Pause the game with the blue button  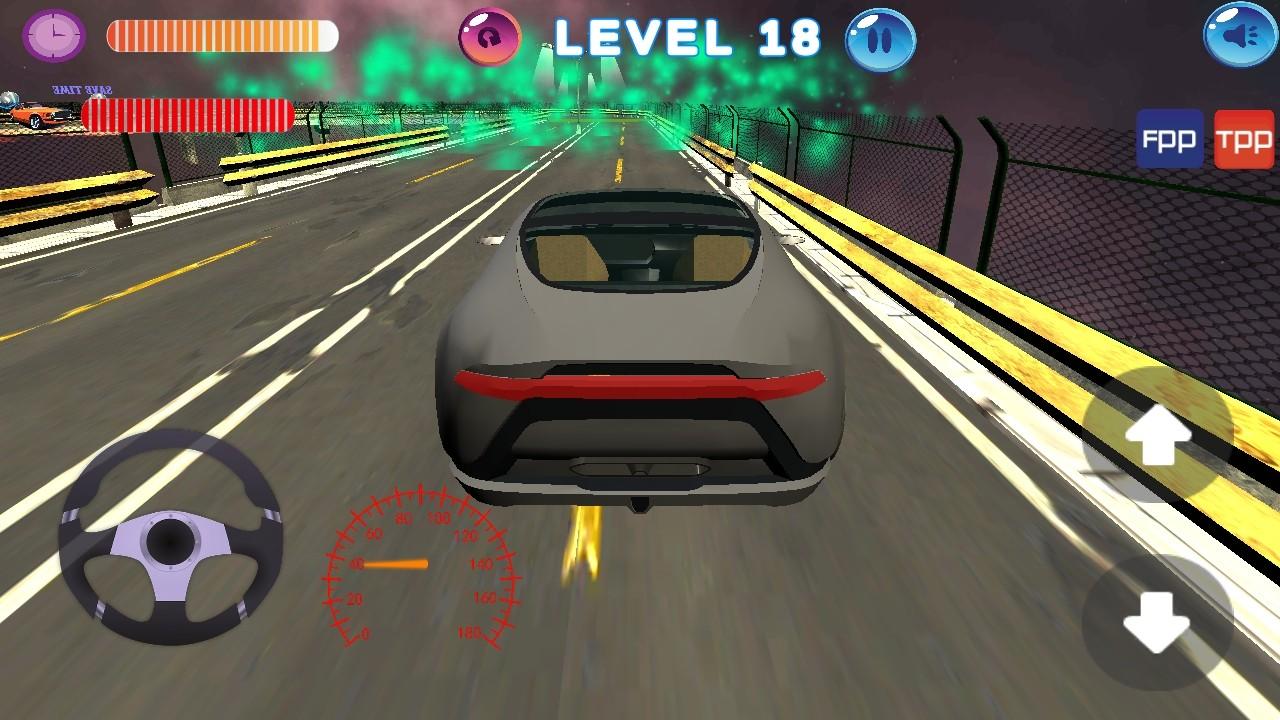click(880, 40)
